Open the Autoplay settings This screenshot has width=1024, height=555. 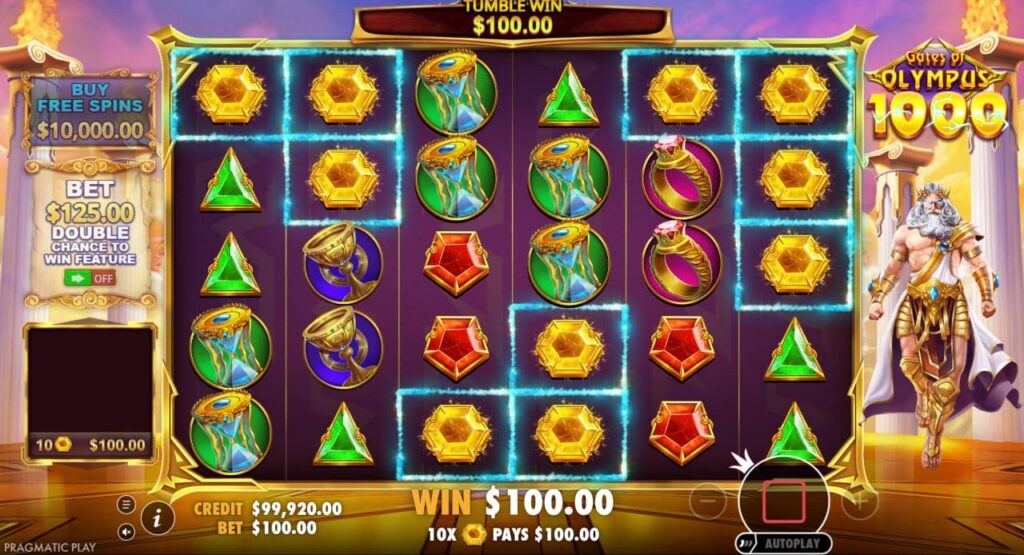pyautogui.click(x=784, y=544)
